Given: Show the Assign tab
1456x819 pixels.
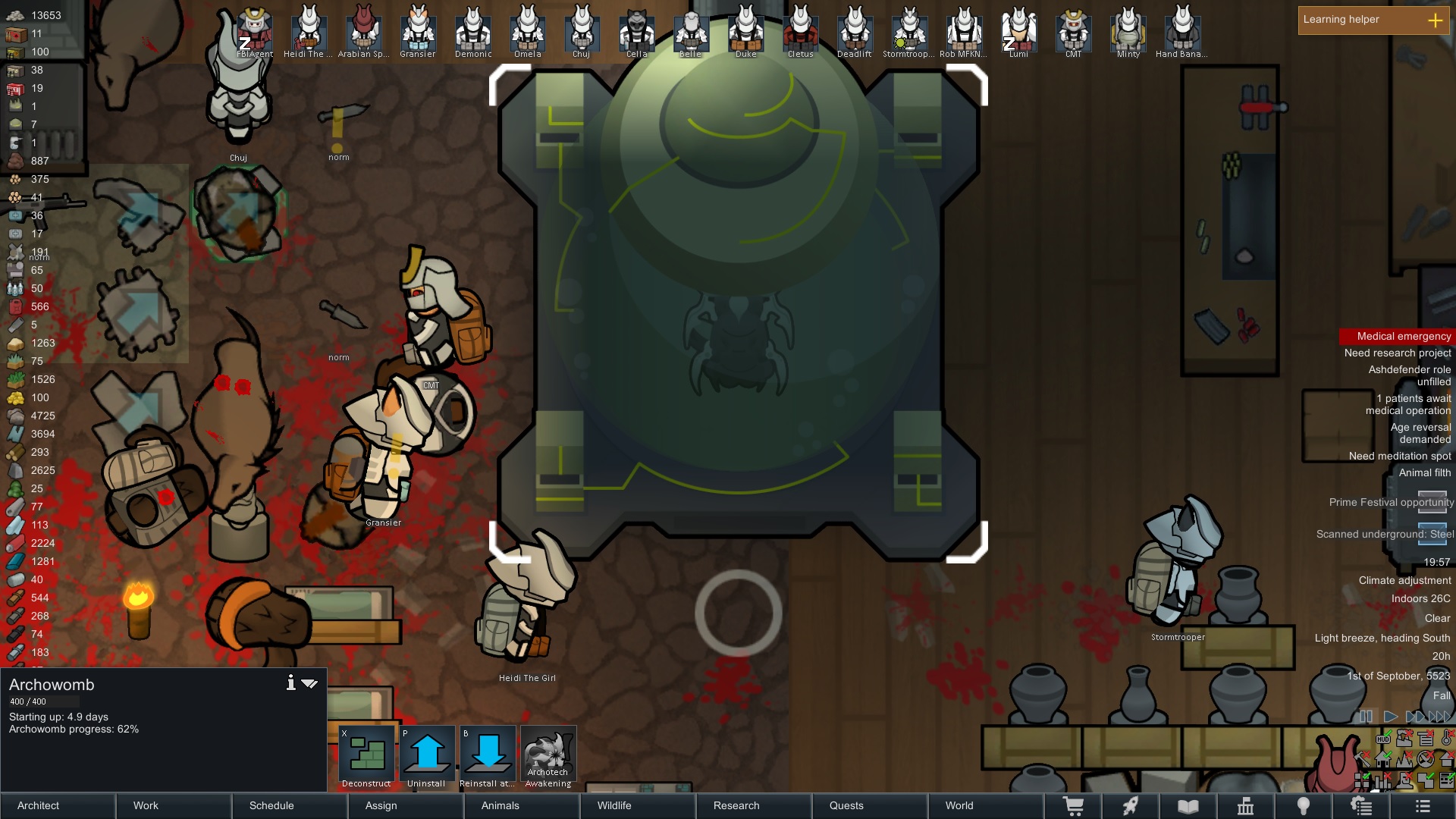Looking at the screenshot, I should pos(406,805).
